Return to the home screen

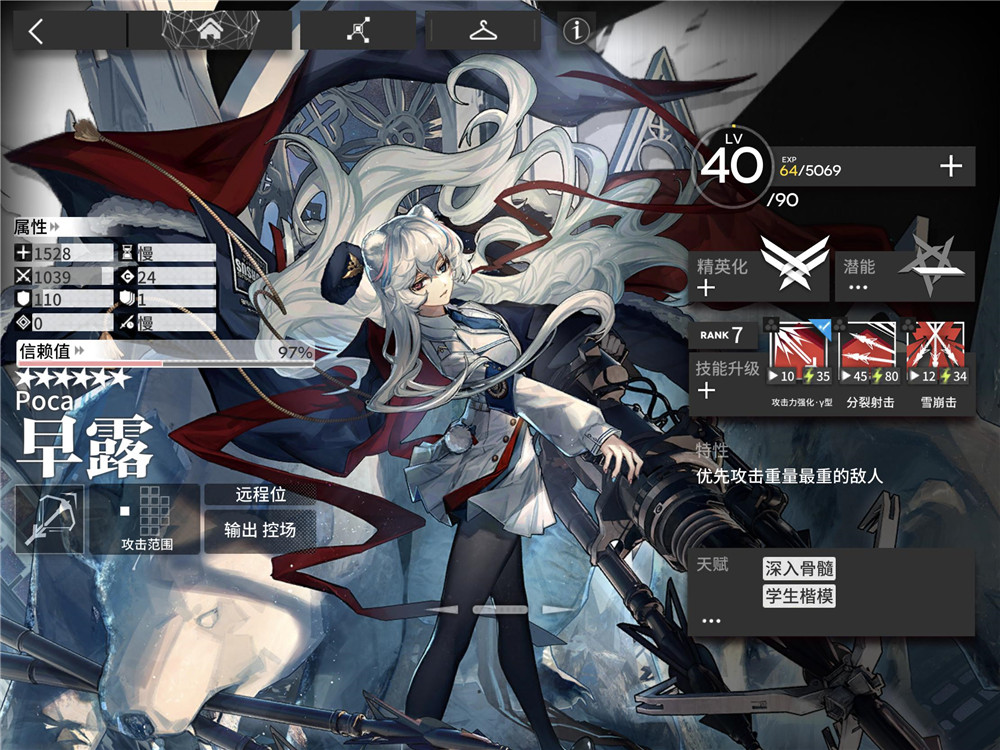210,31
